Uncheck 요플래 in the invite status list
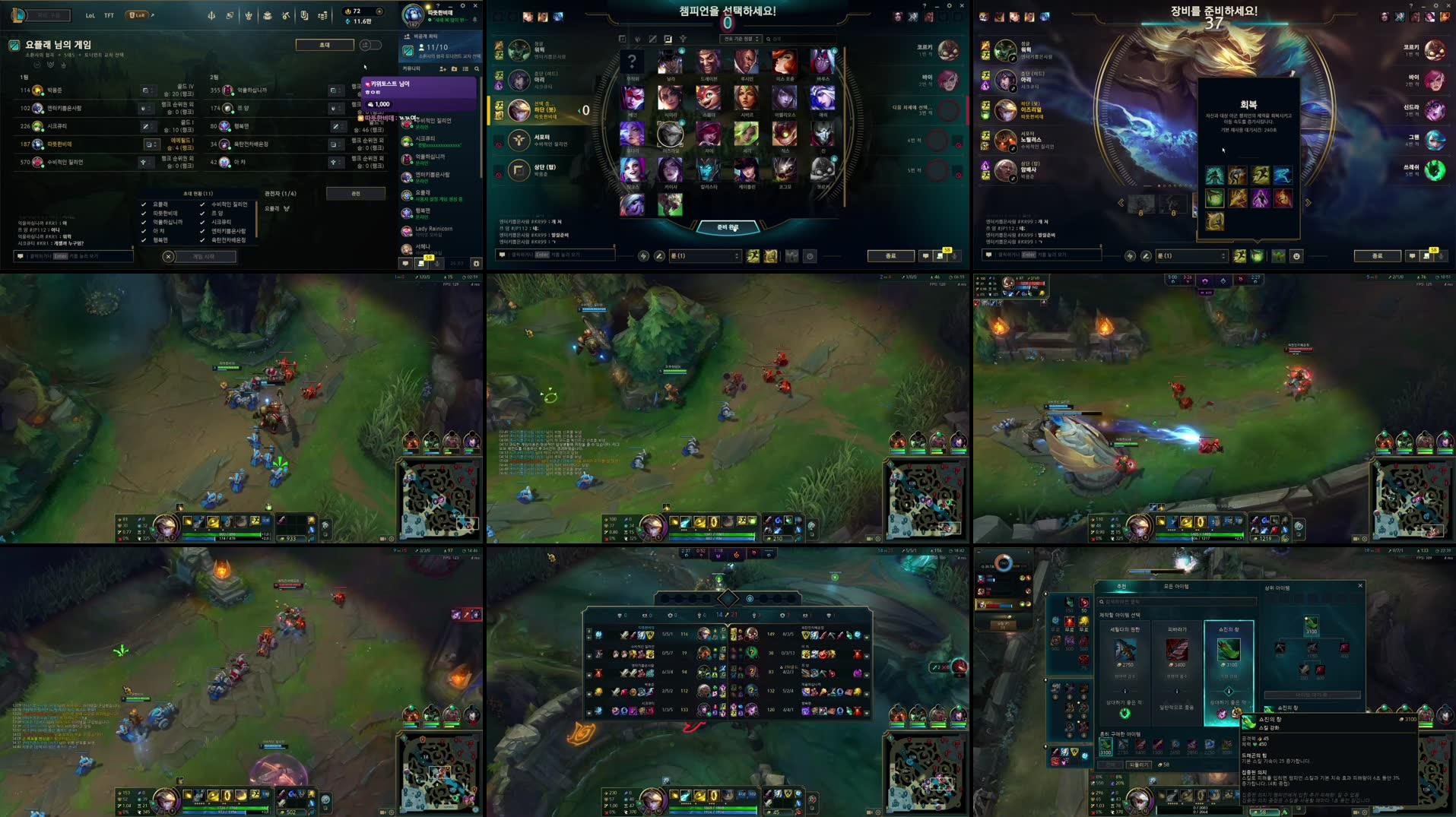The width and height of the screenshot is (1456, 817). coord(144,204)
